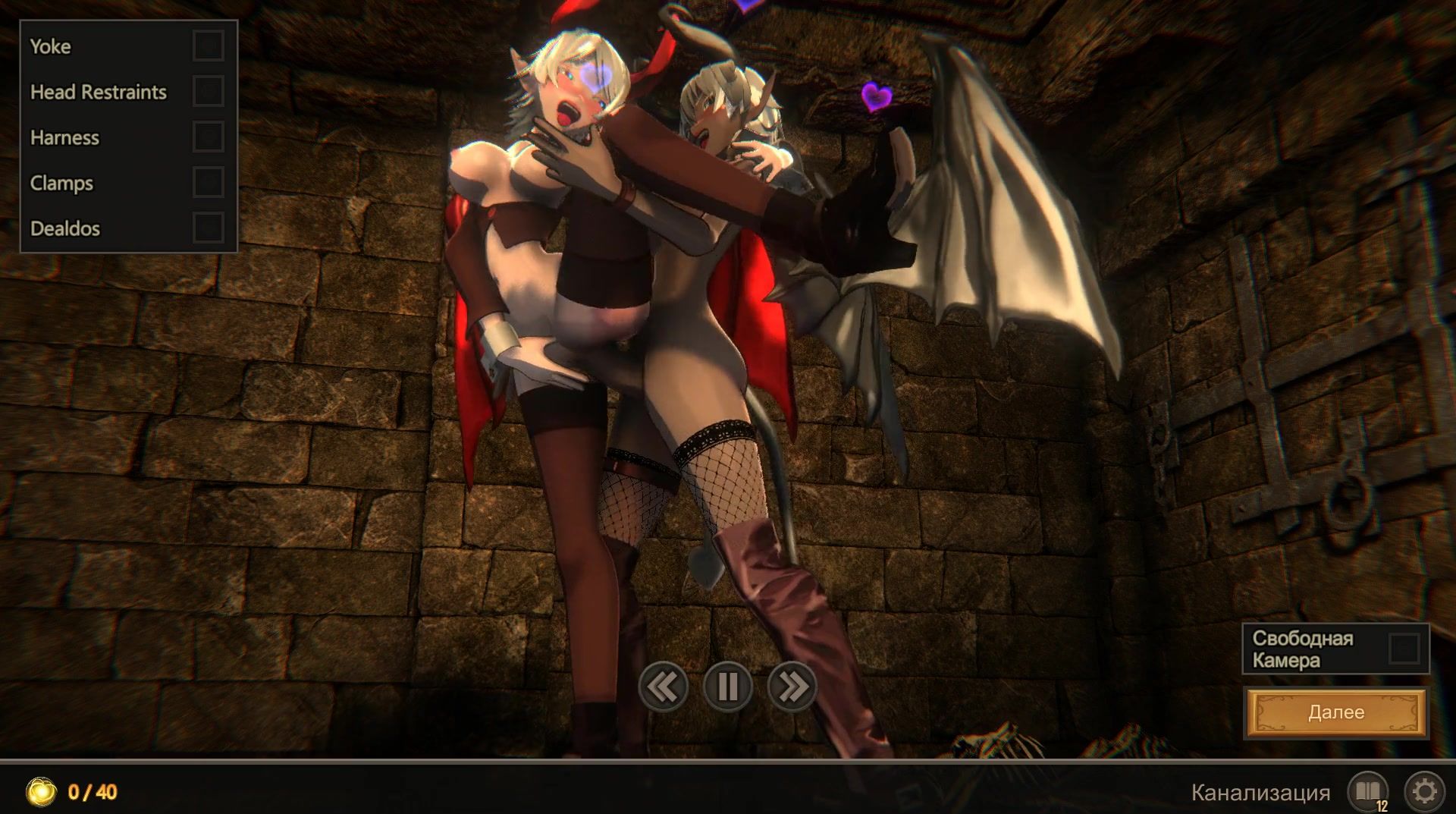Screen dimensions: 1456x814
Task: Open the book journal icon
Action: point(1367,792)
